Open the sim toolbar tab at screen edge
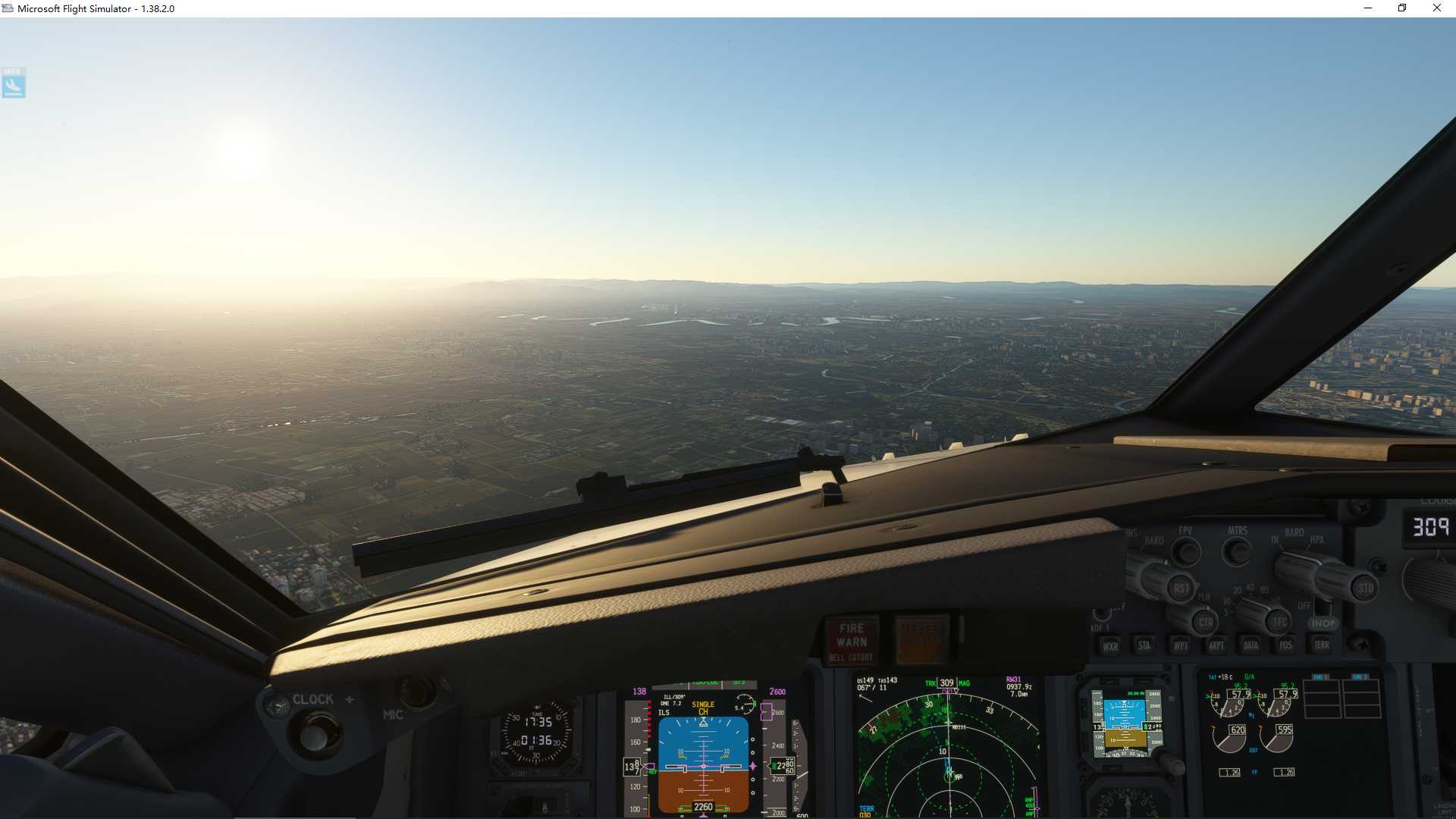 click(x=13, y=83)
